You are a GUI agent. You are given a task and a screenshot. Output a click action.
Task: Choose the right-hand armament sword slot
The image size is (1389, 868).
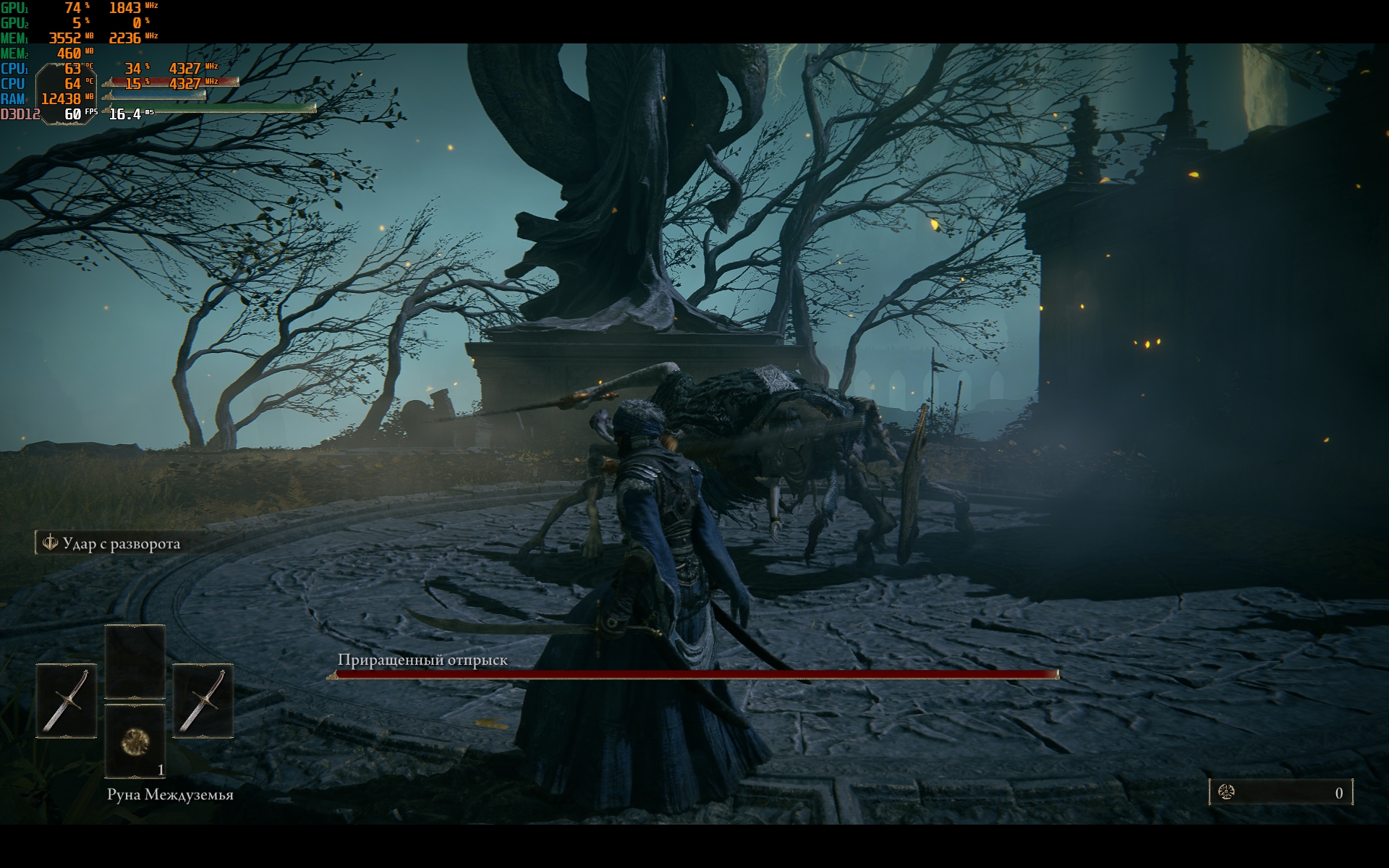point(203,700)
